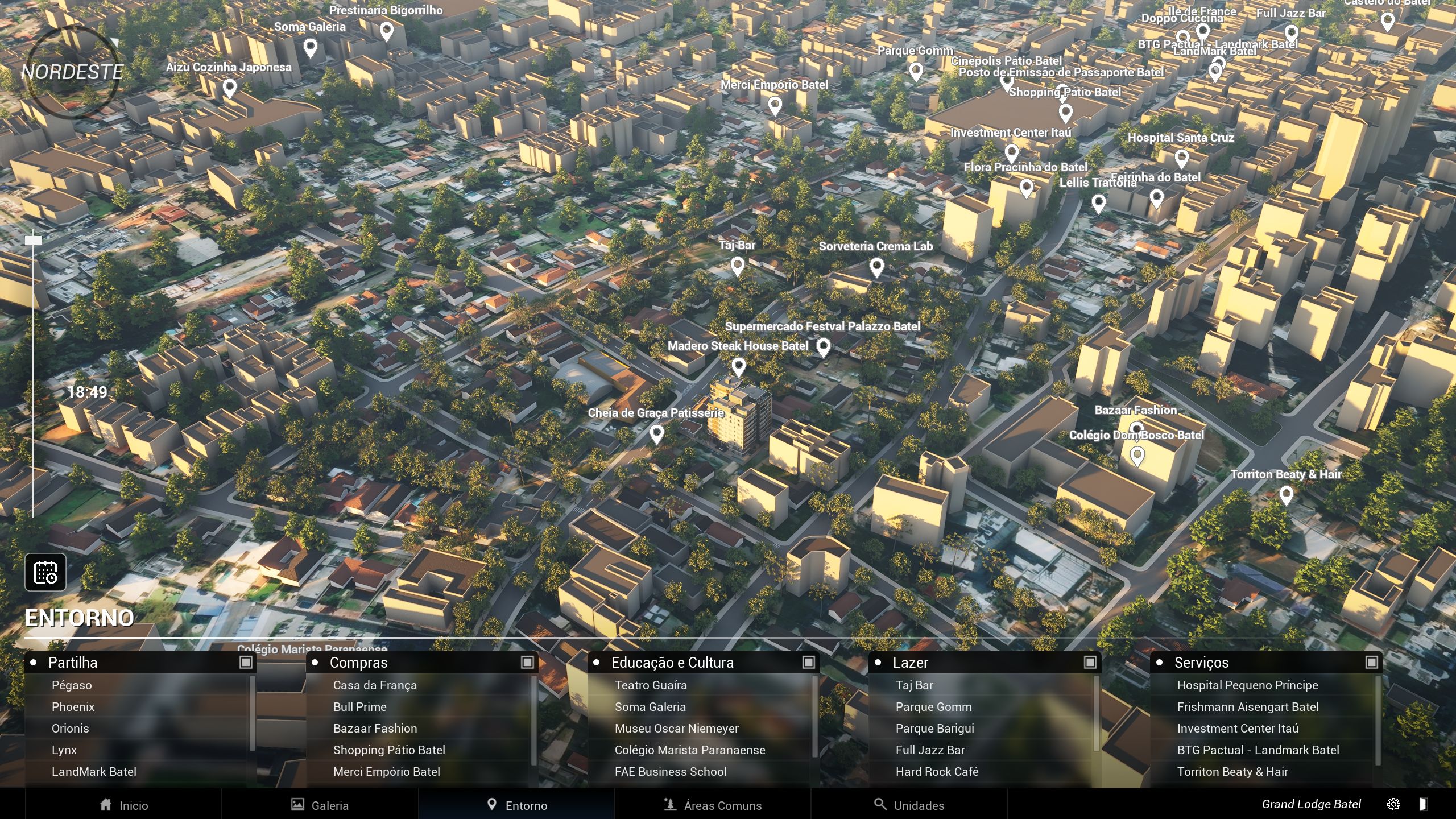Toggle the Lazer category checkbox
This screenshot has height=819, width=1456.
tap(1090, 662)
